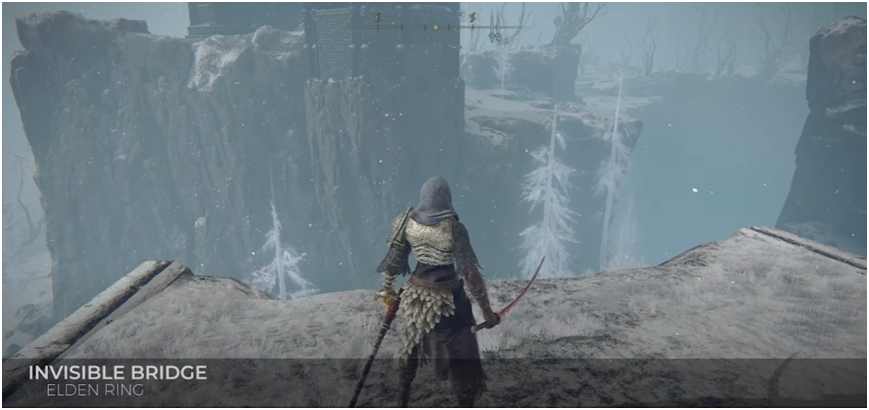Click the compass bar at the top

(434, 27)
